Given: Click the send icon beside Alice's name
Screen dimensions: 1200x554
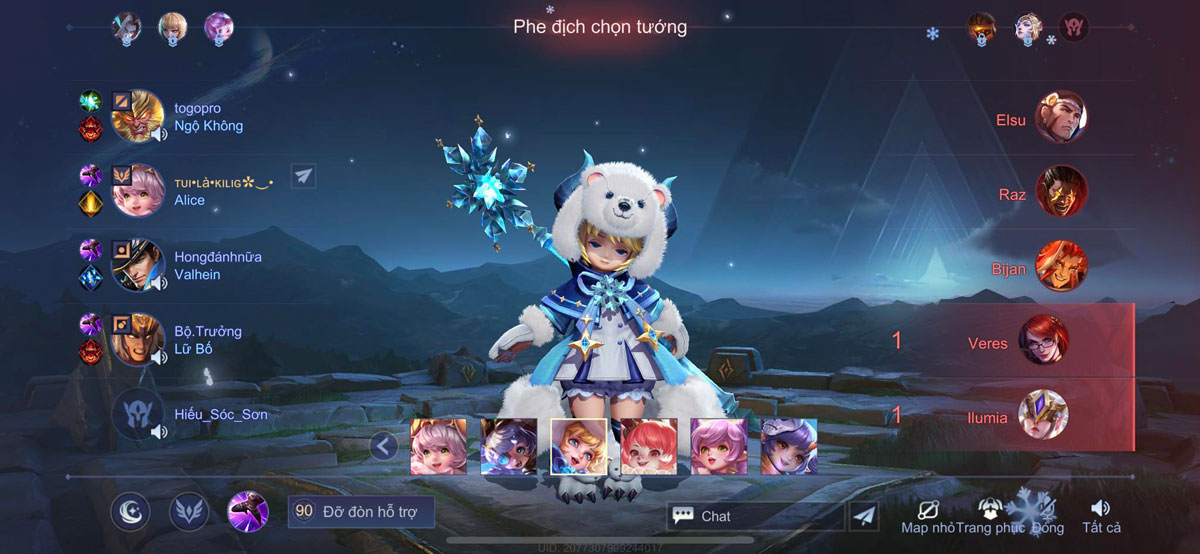Looking at the screenshot, I should tap(304, 176).
